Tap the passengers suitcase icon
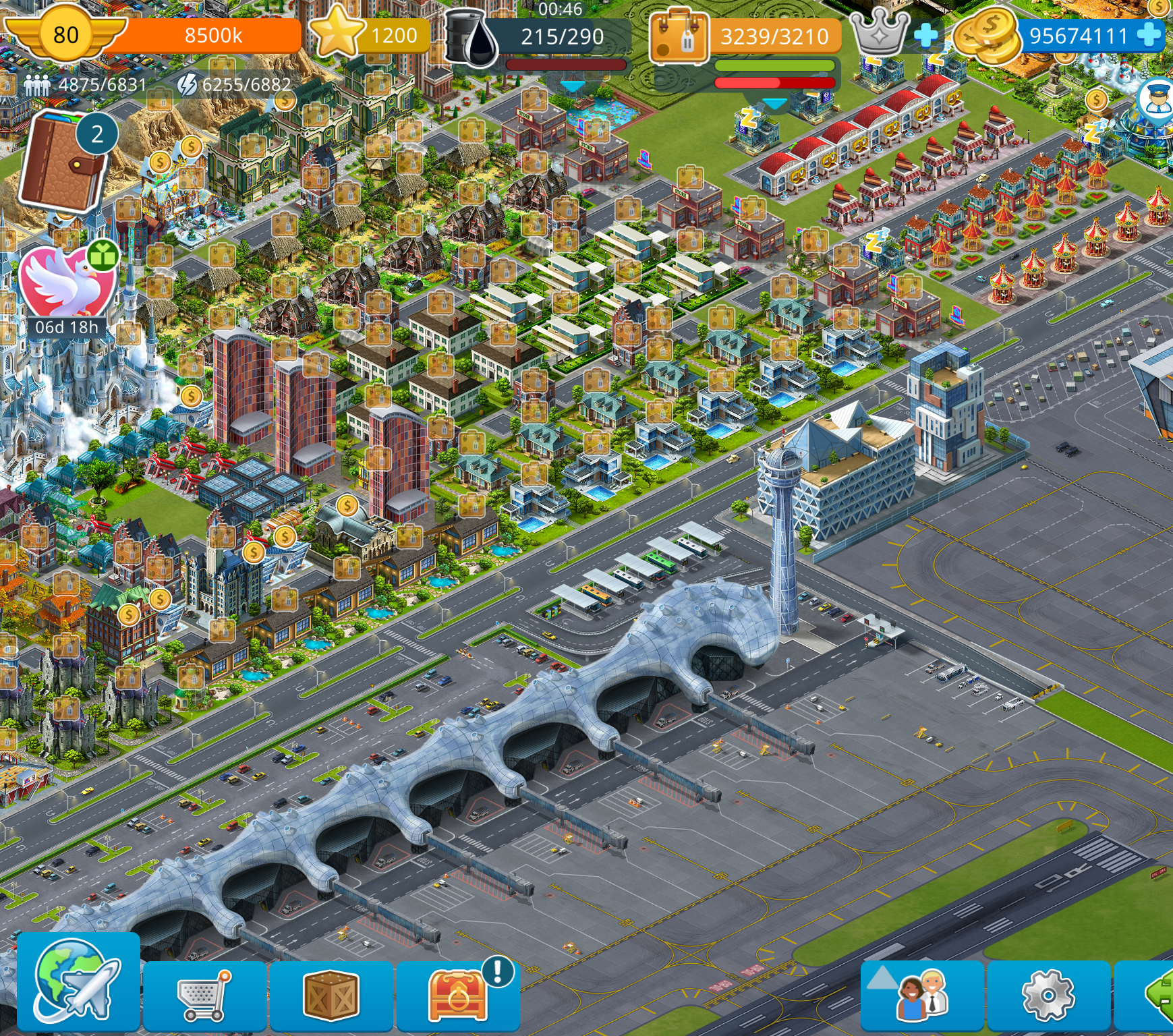Image resolution: width=1173 pixels, height=1036 pixels. click(x=679, y=37)
